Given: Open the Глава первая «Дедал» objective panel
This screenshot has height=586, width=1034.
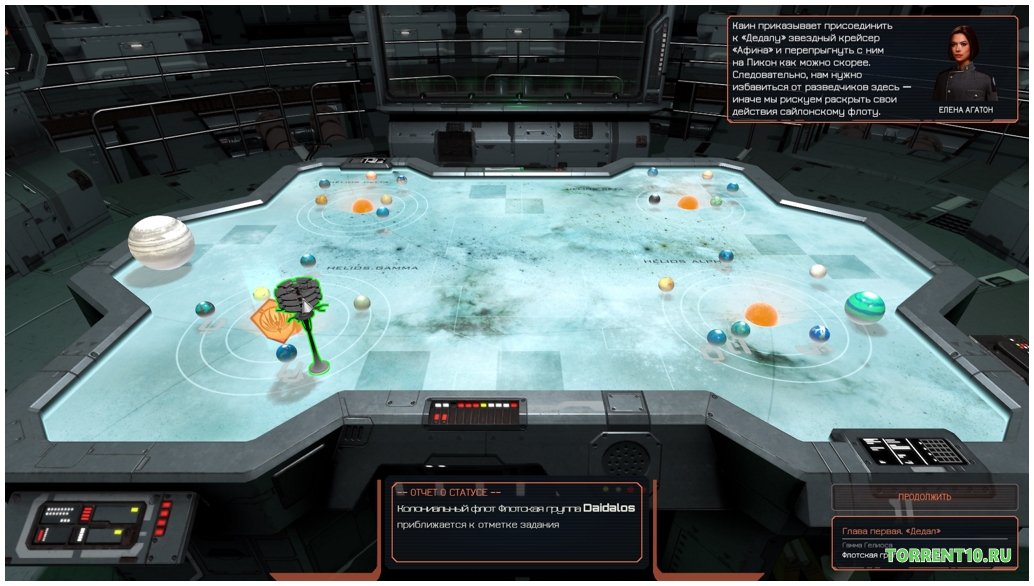Looking at the screenshot, I should coord(923,541).
